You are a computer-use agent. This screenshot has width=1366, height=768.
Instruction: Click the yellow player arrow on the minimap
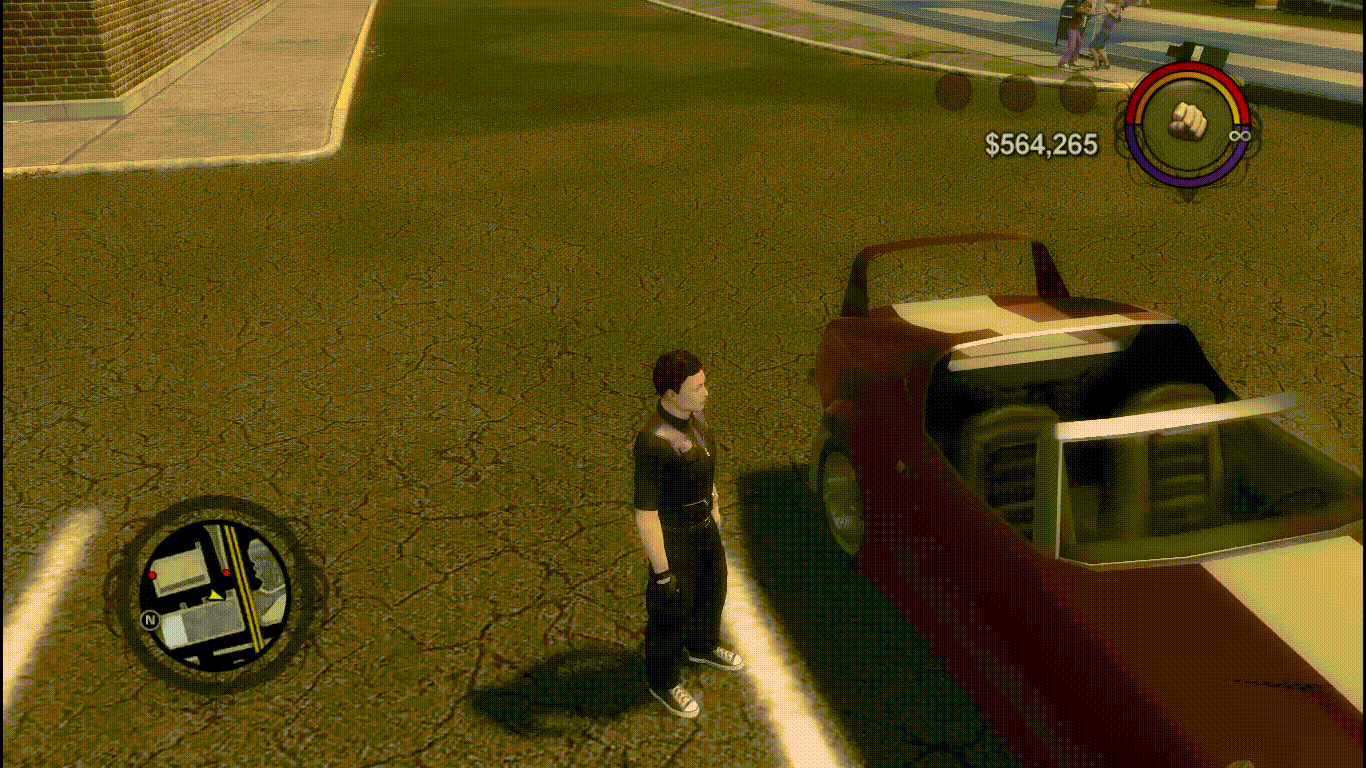coord(216,596)
